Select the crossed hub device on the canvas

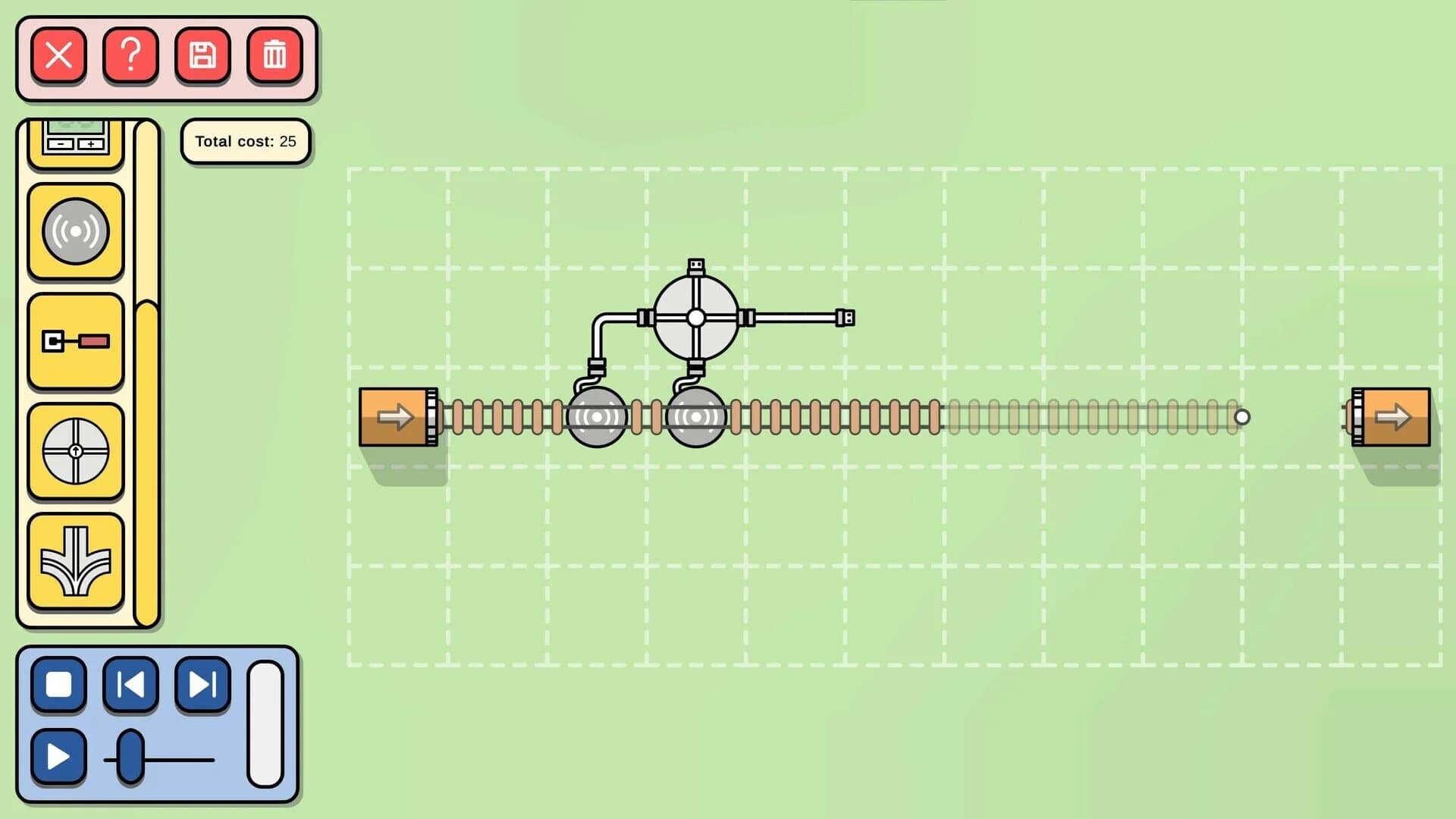695,318
